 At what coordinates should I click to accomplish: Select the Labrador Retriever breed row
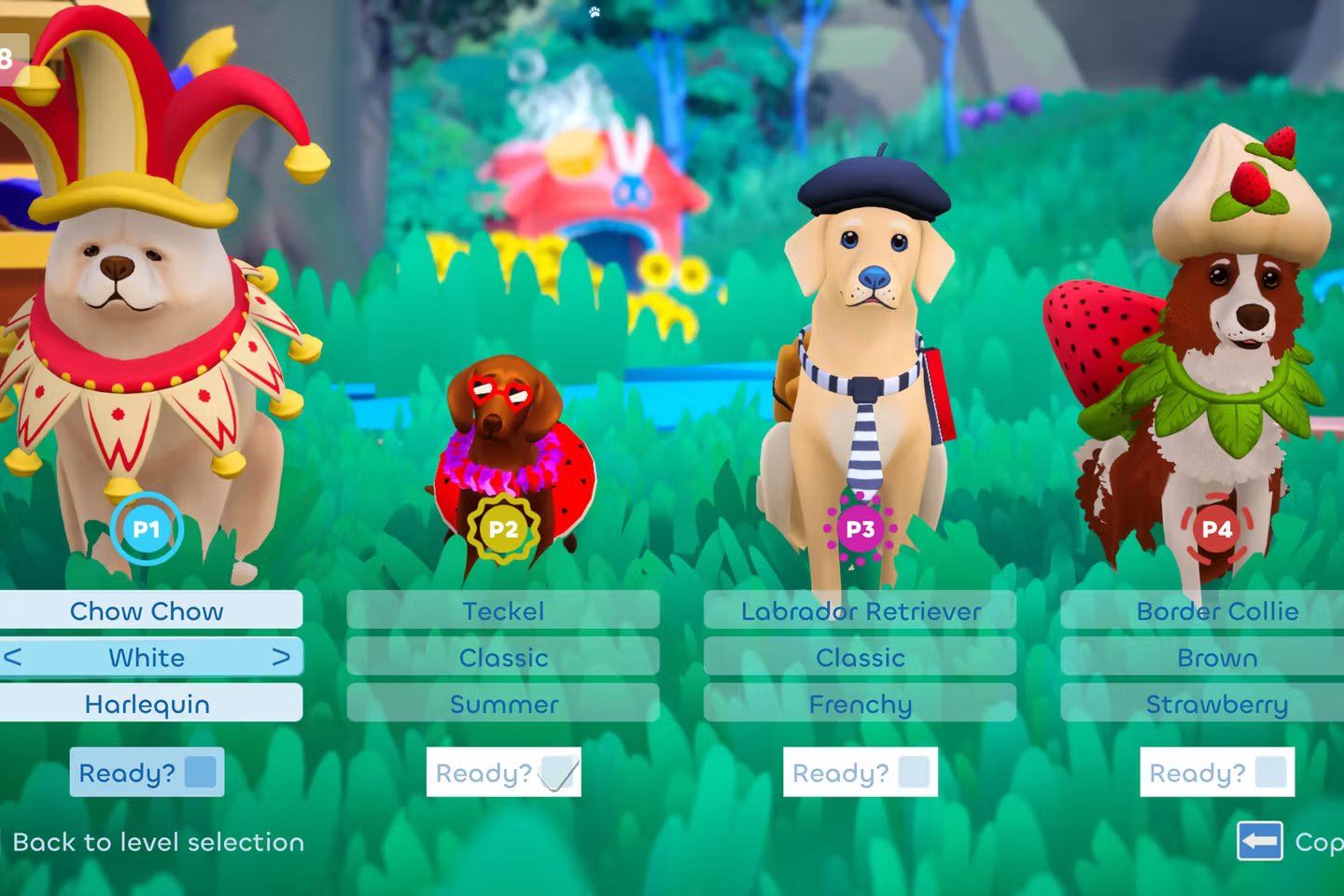[x=860, y=610]
